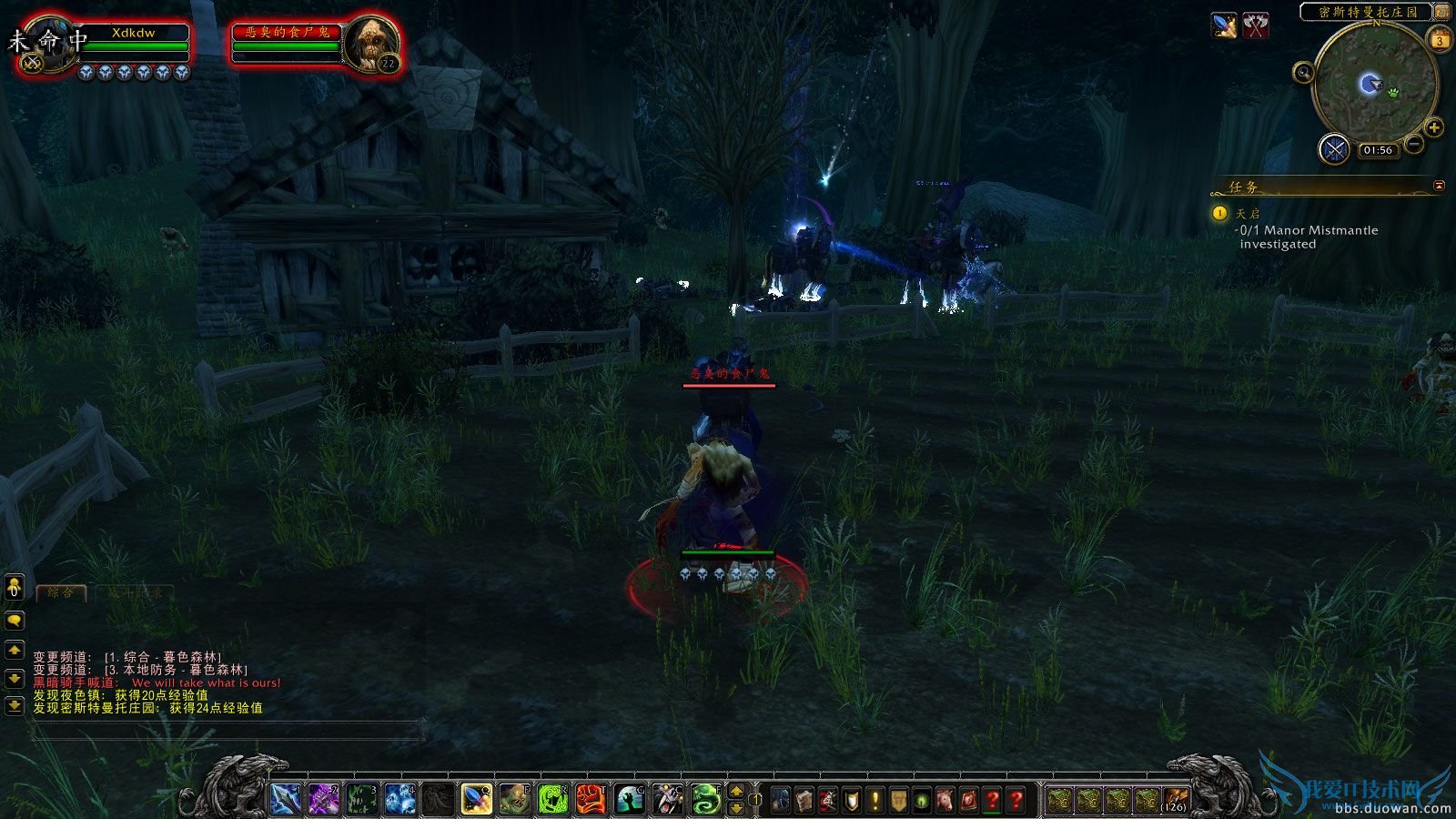This screenshot has height=819, width=1456.
Task: Click the yellow exclamation quest micro button
Action: point(875,797)
